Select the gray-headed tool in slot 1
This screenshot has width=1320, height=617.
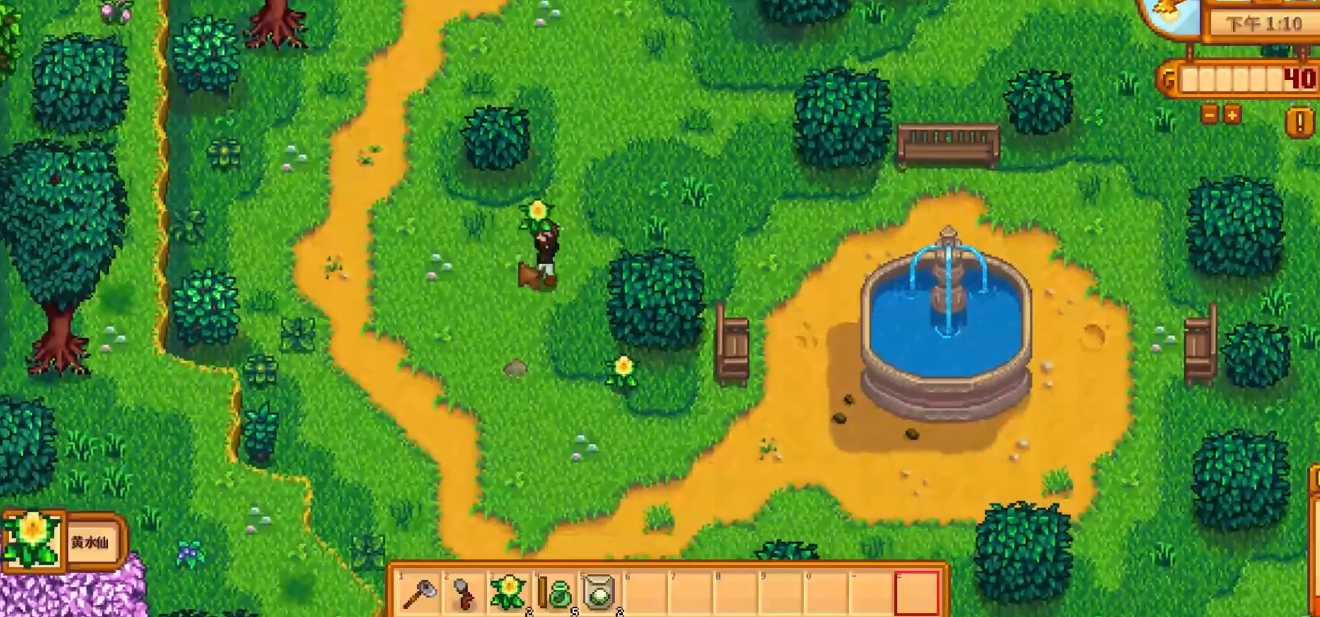point(418,593)
